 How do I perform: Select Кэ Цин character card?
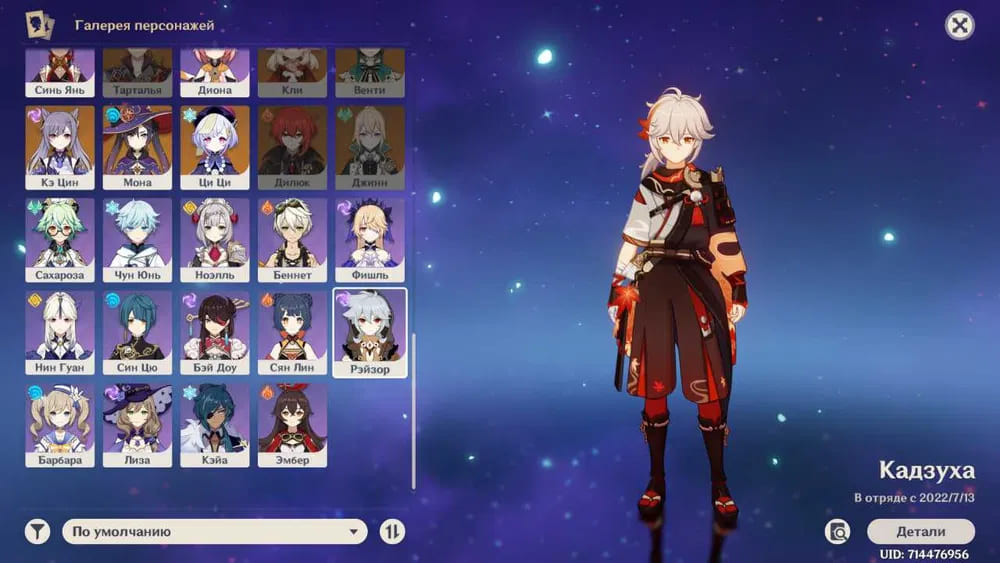60,147
